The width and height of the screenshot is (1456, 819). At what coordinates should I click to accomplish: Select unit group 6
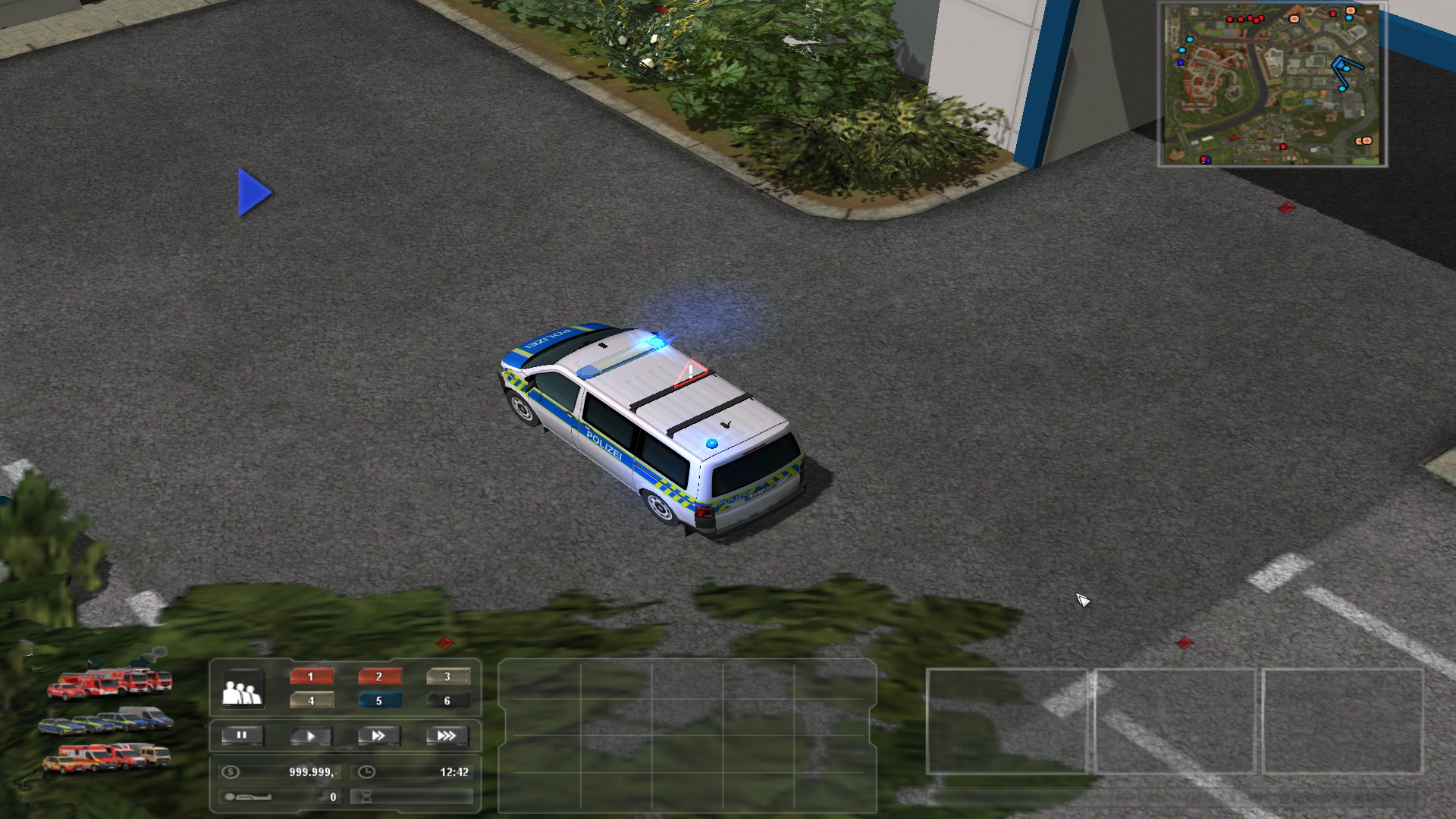click(x=447, y=701)
